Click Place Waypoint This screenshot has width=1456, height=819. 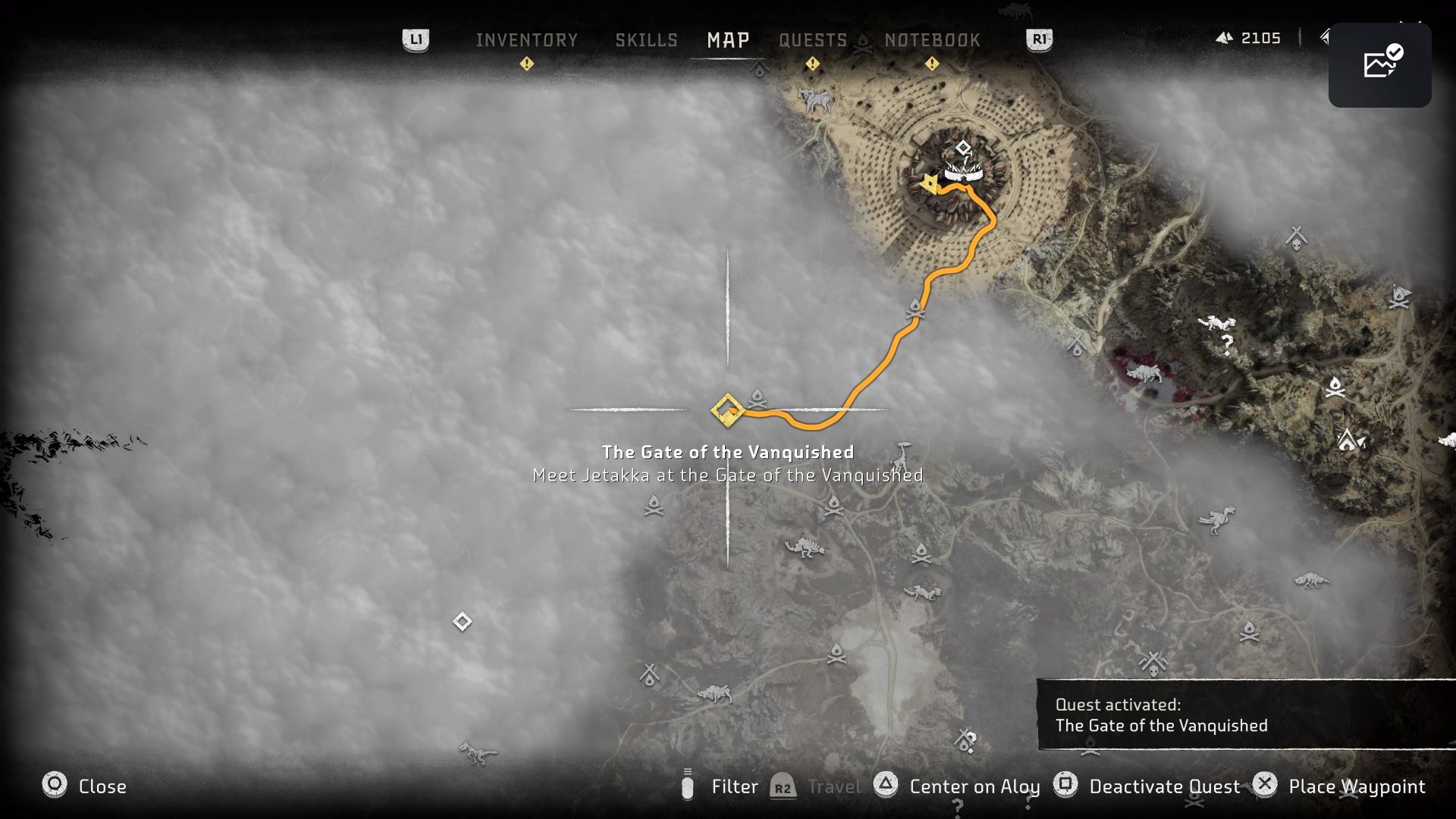(1357, 786)
